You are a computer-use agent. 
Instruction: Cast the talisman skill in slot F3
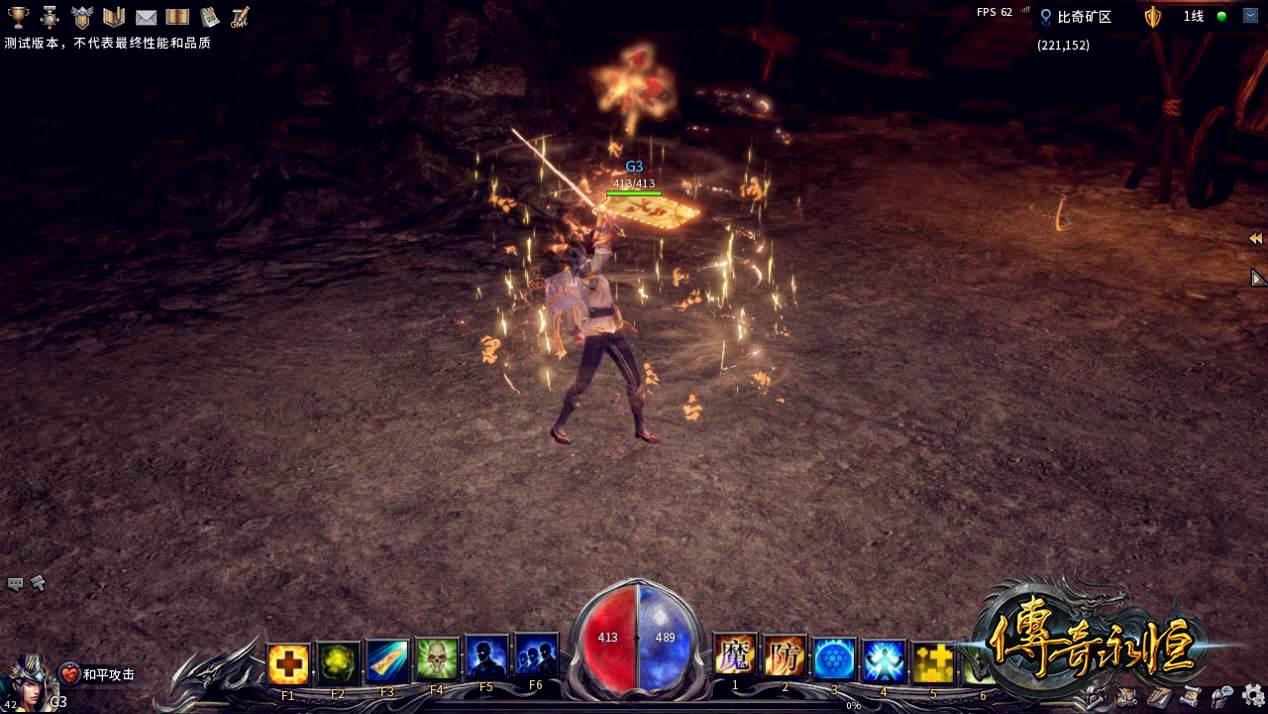(x=387, y=662)
